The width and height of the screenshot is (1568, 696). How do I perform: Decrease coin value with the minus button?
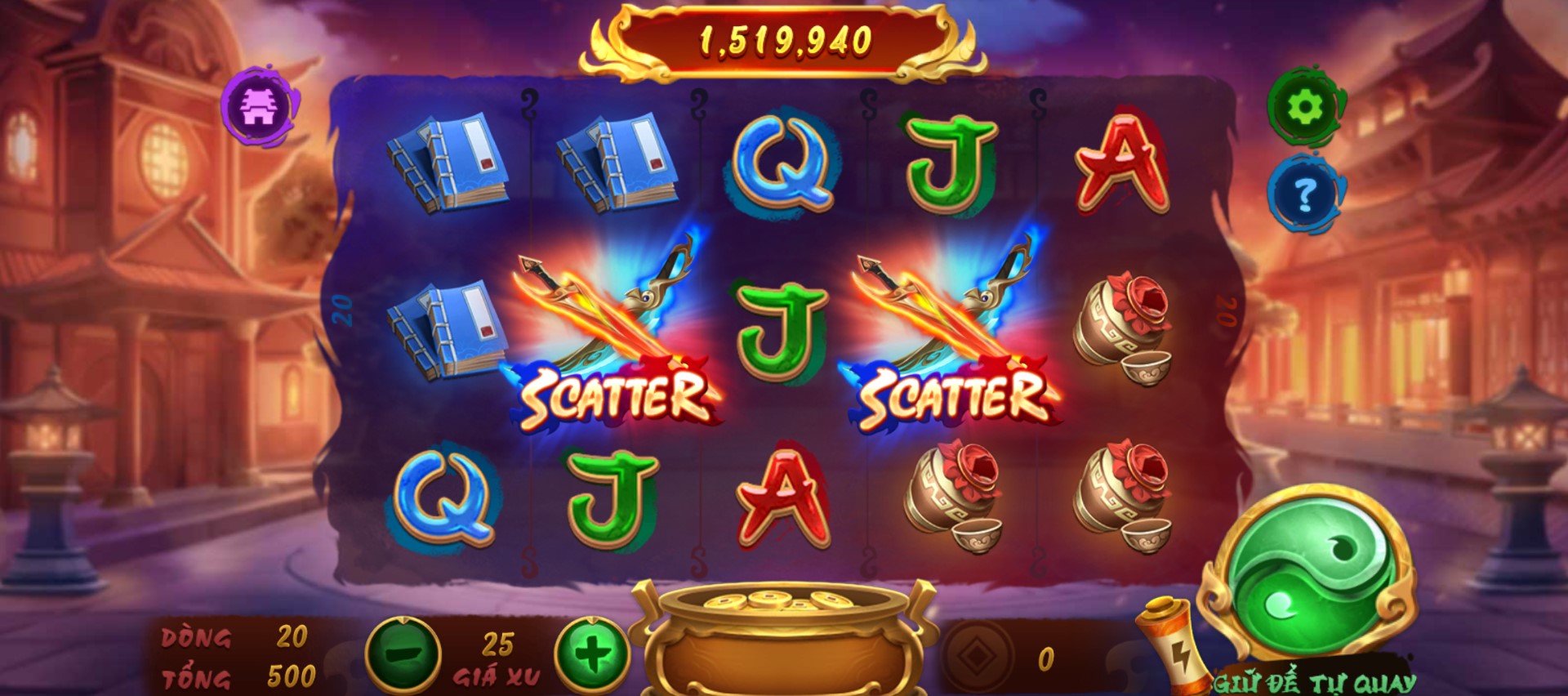403,654
